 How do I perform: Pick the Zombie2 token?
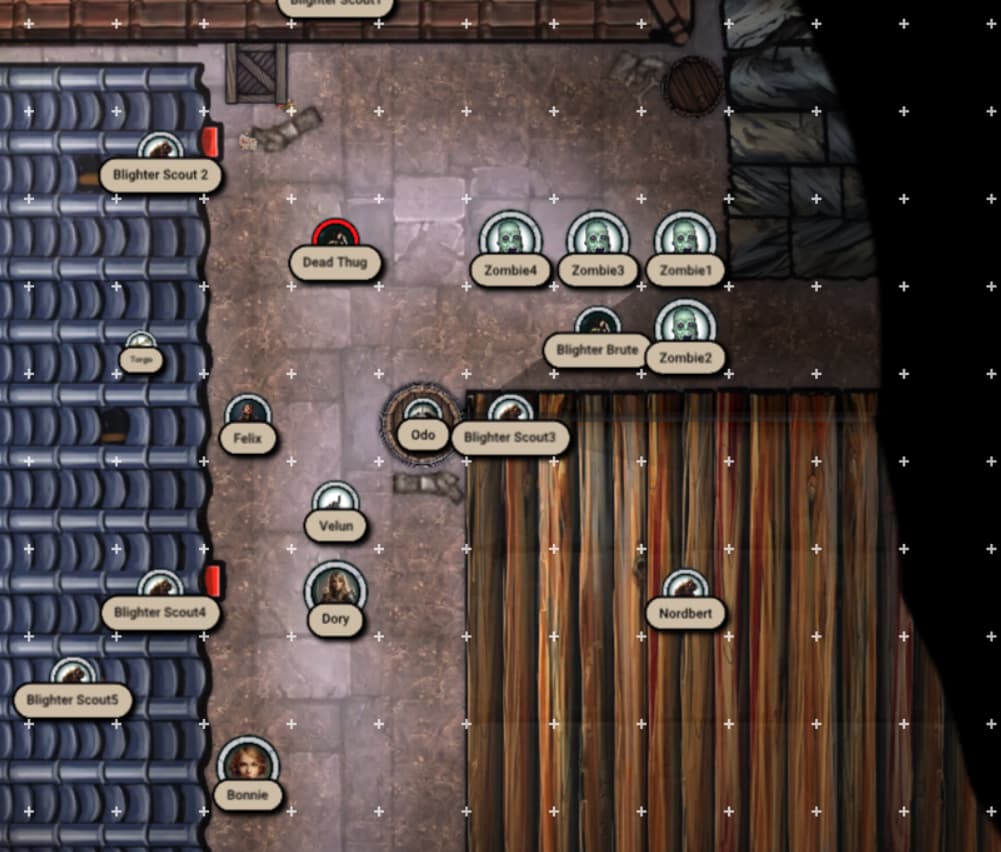click(685, 328)
